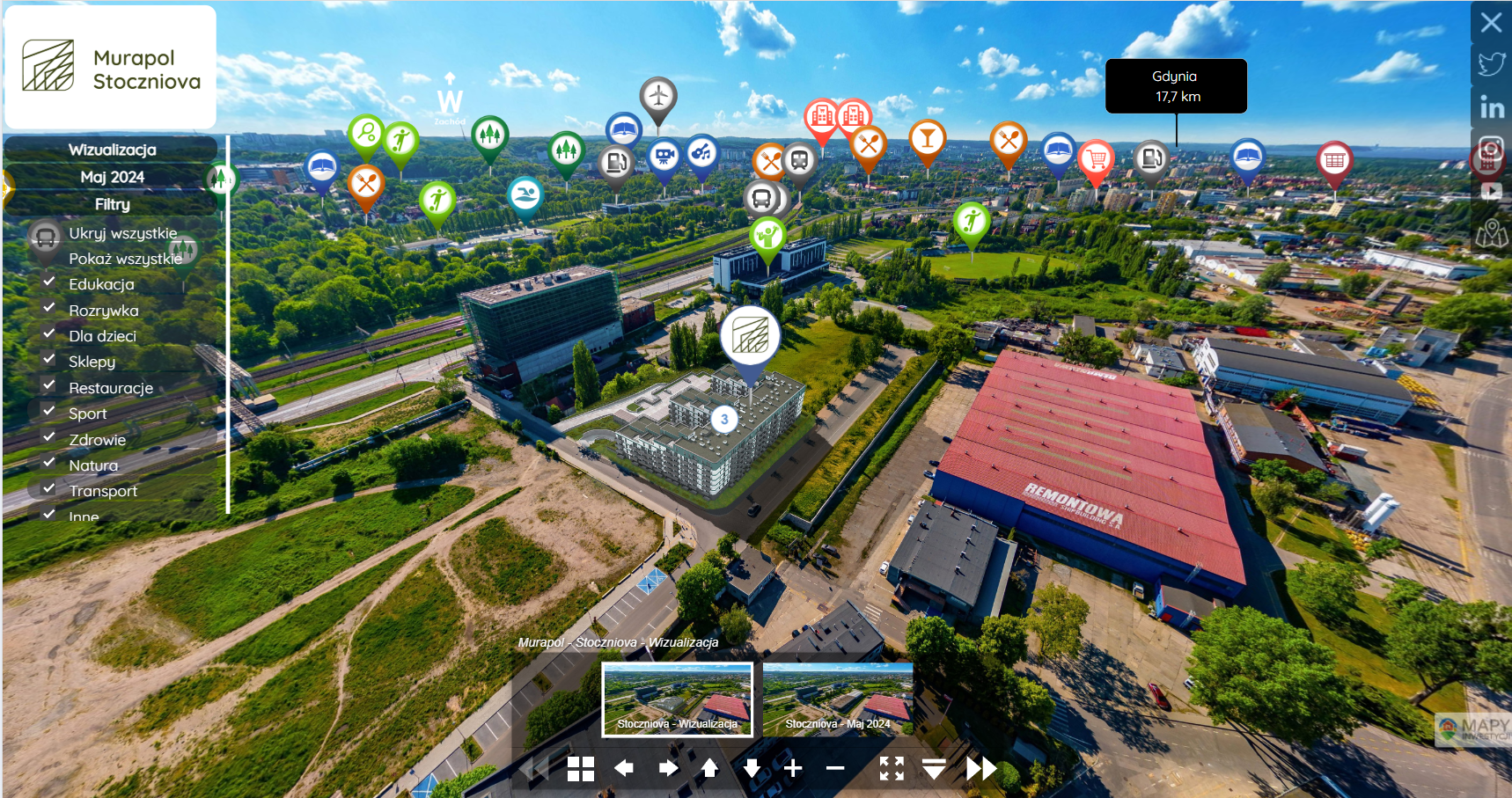Switch to the Maj 2024 panorama entry
The width and height of the screenshot is (1512, 798).
click(112, 177)
